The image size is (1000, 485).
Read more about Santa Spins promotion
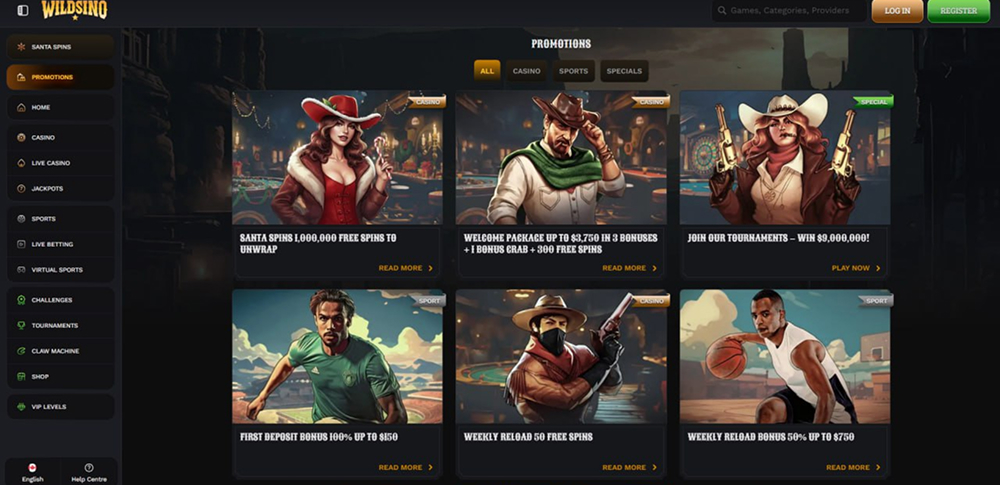(x=405, y=268)
